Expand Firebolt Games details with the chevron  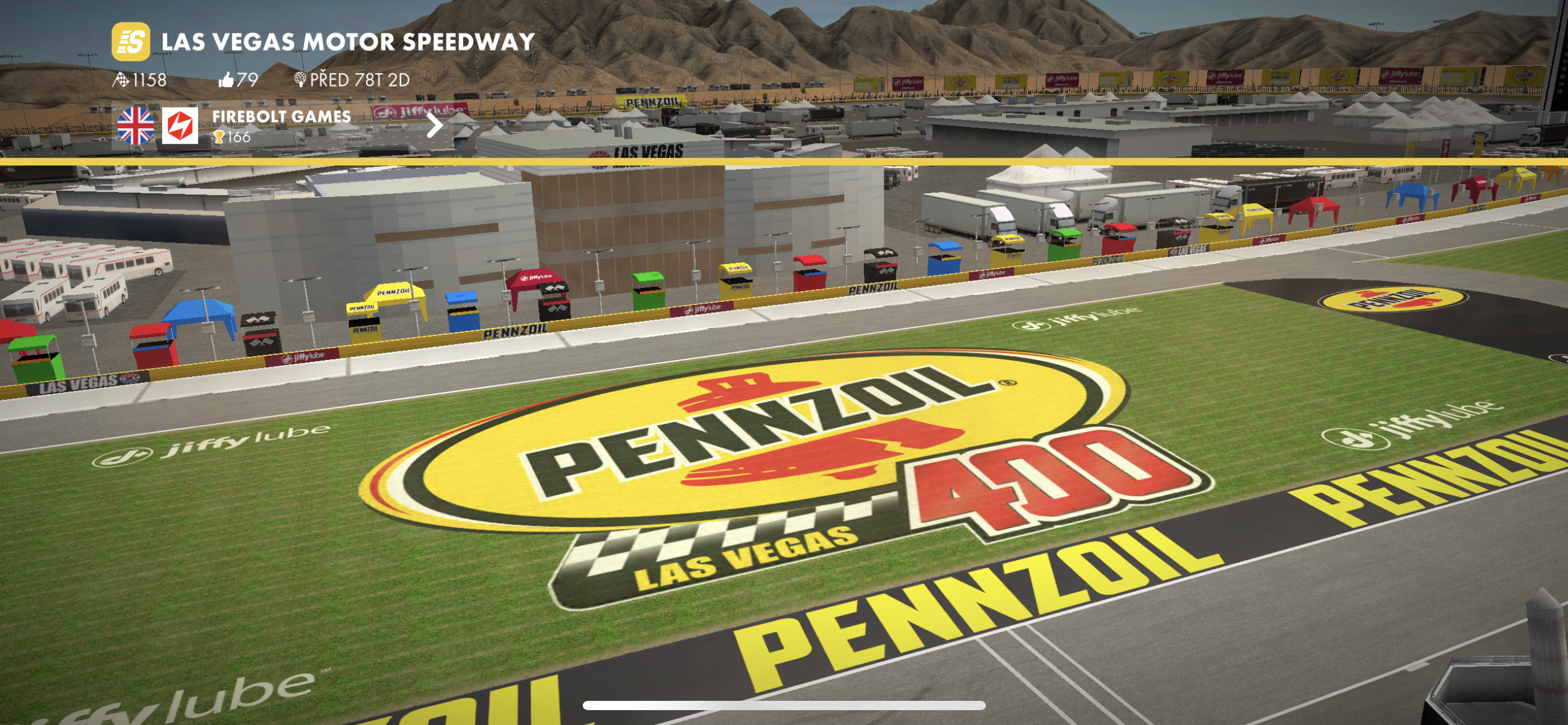click(435, 126)
